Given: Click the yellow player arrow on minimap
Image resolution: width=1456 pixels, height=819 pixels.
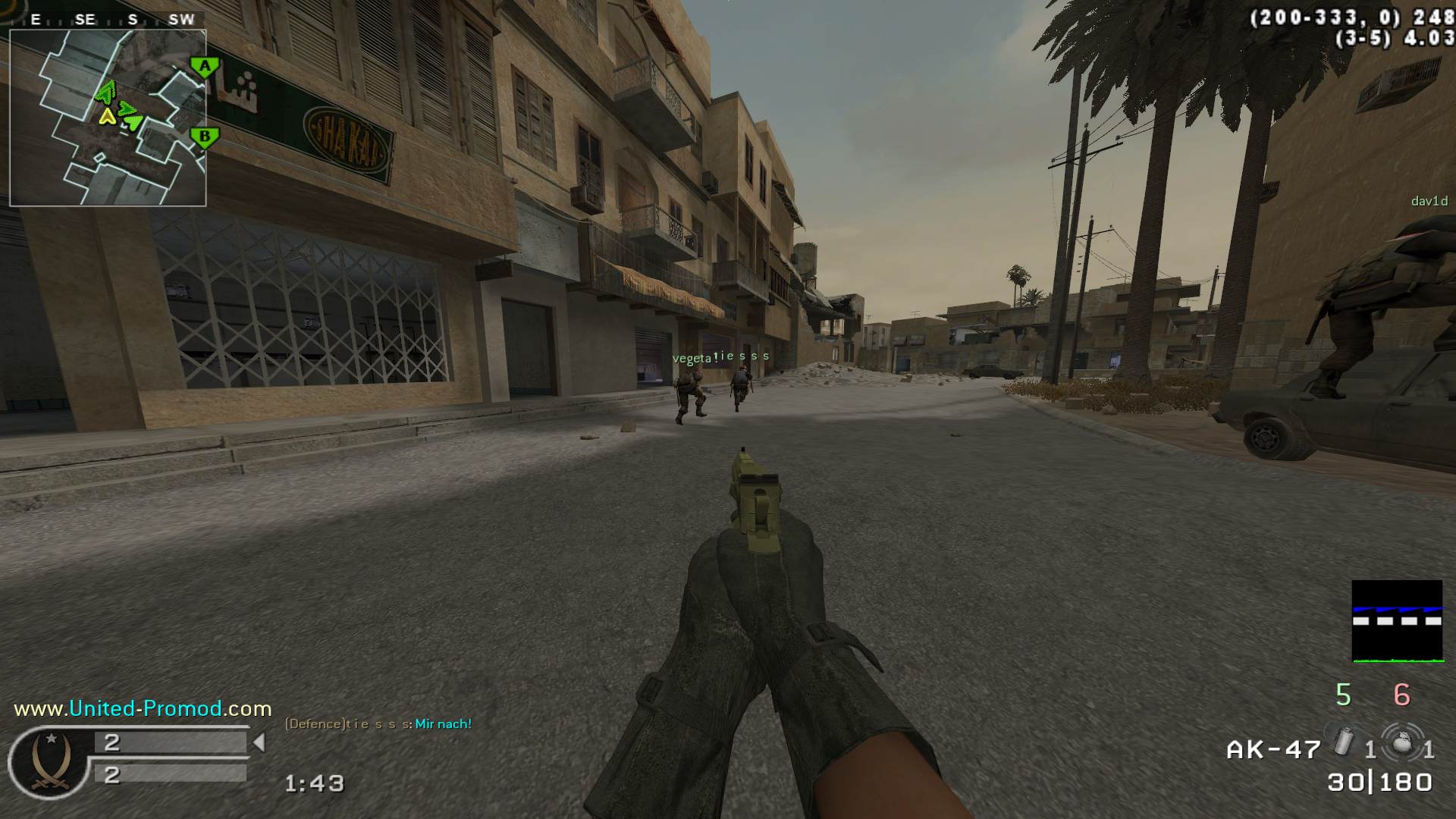Looking at the screenshot, I should point(107,116).
